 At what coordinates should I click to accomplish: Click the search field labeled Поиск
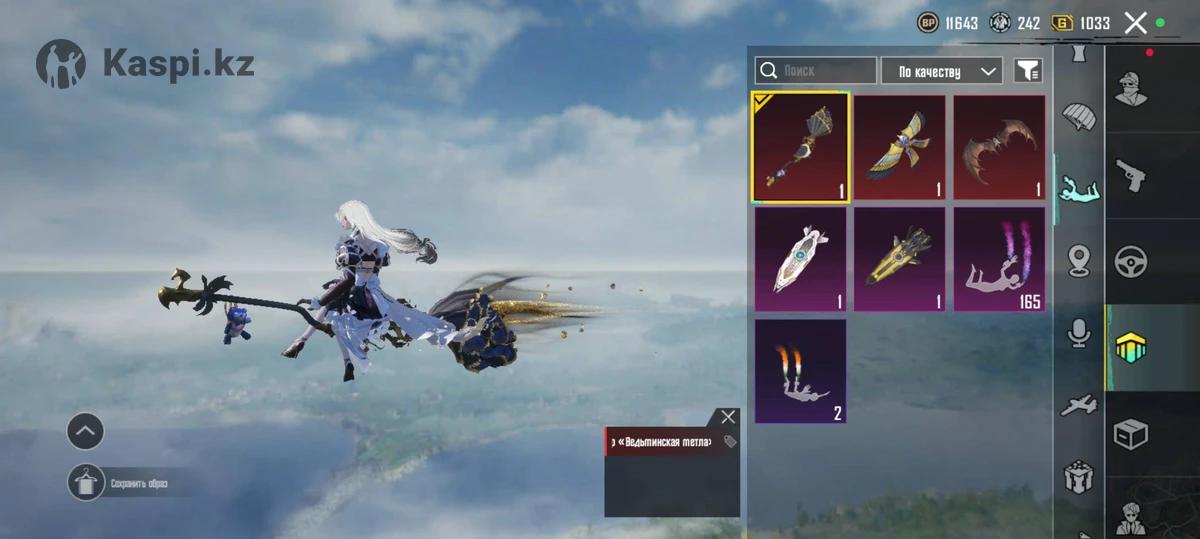tap(816, 71)
